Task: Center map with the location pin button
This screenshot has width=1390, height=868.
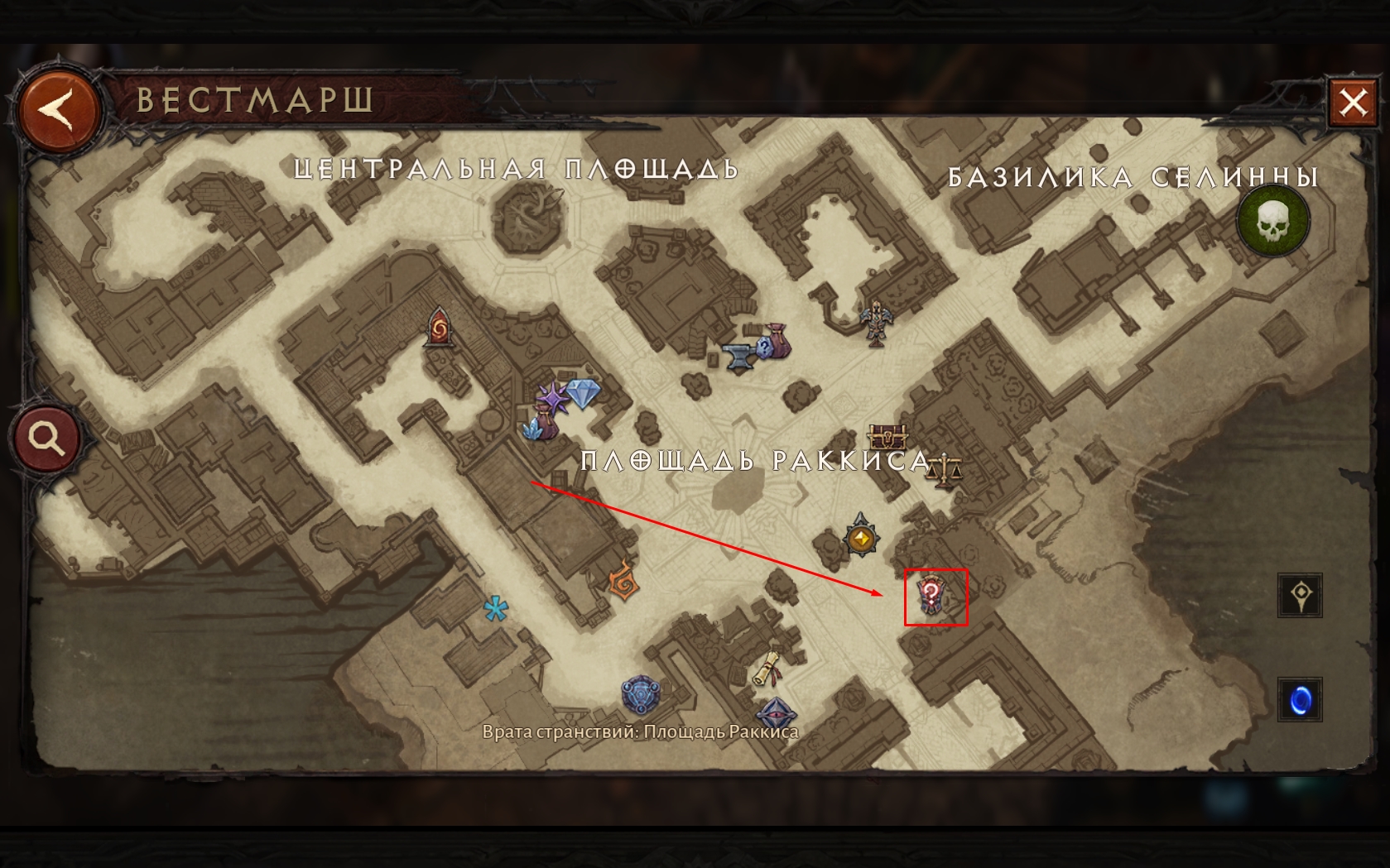Action: click(x=1300, y=595)
